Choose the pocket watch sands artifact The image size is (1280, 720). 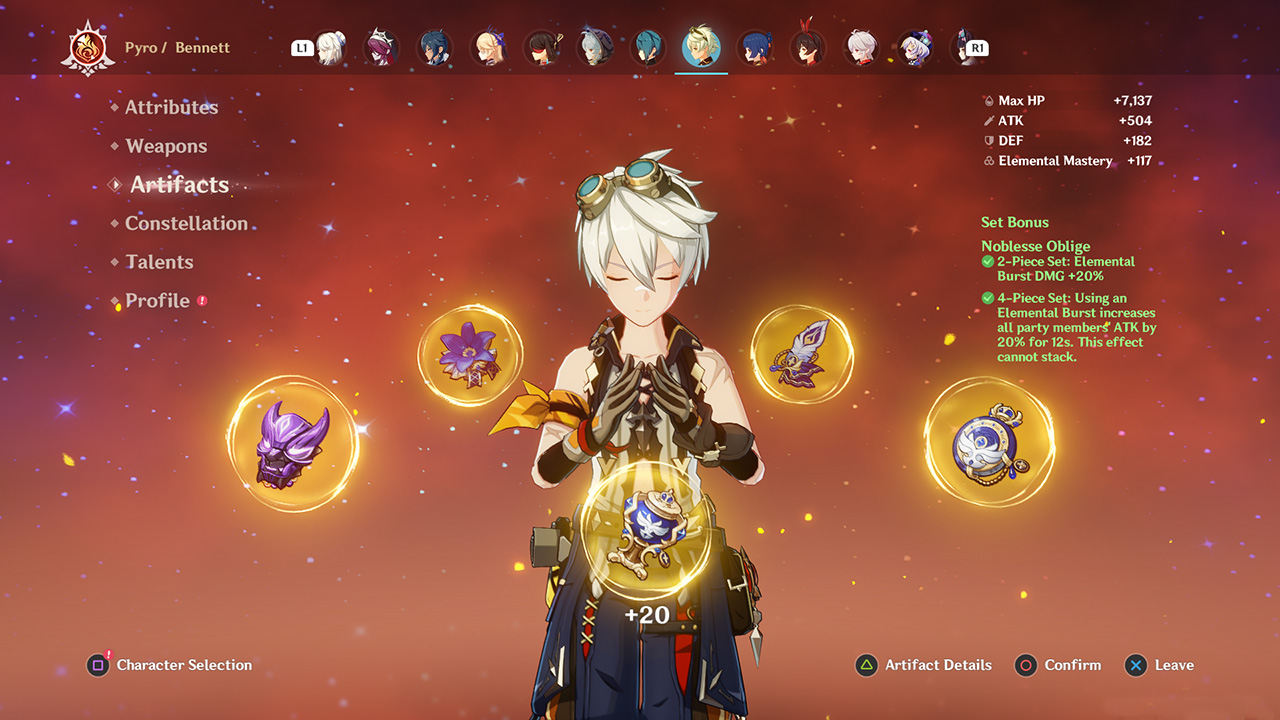(x=988, y=441)
